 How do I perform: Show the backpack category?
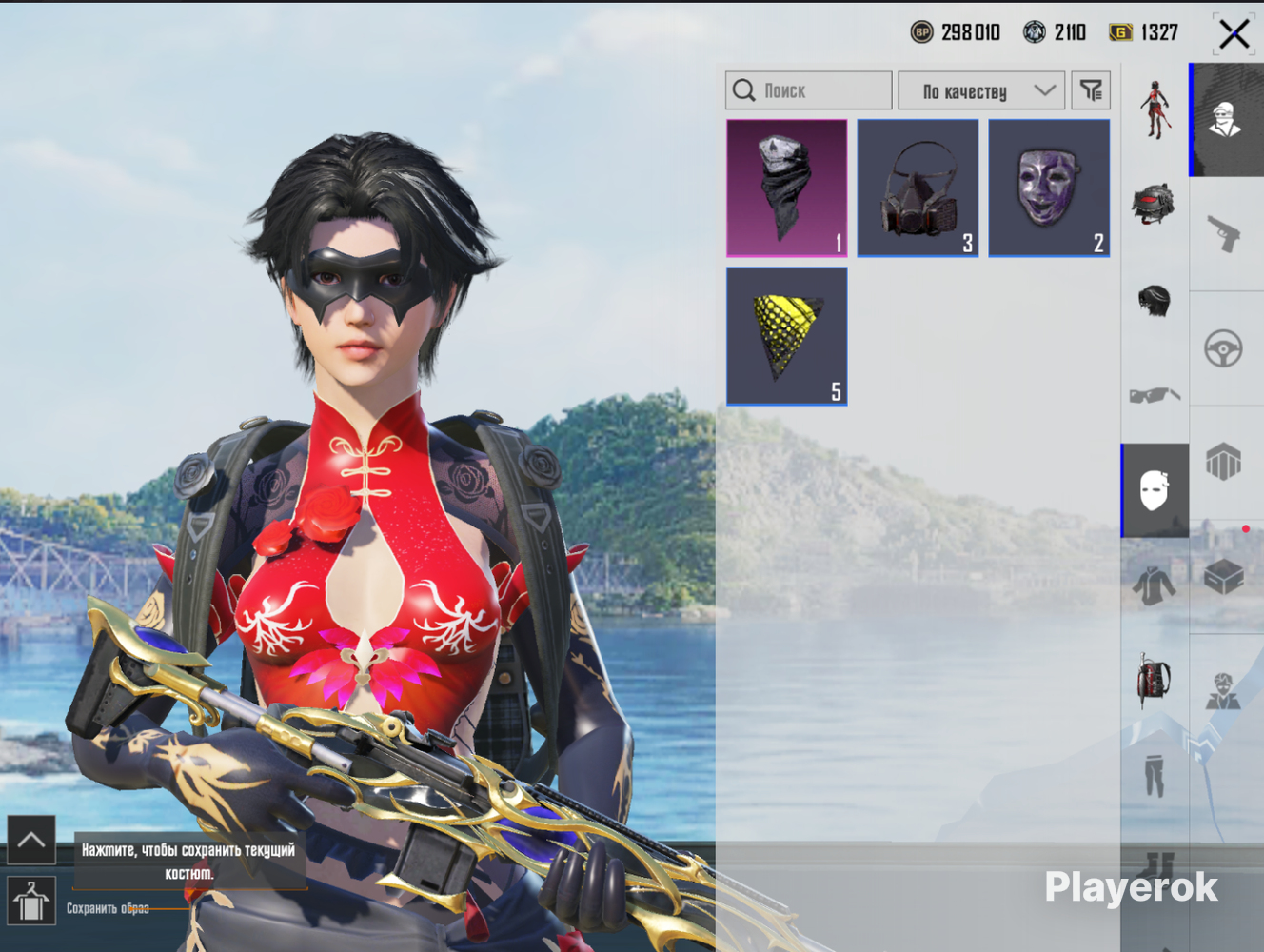point(1155,680)
